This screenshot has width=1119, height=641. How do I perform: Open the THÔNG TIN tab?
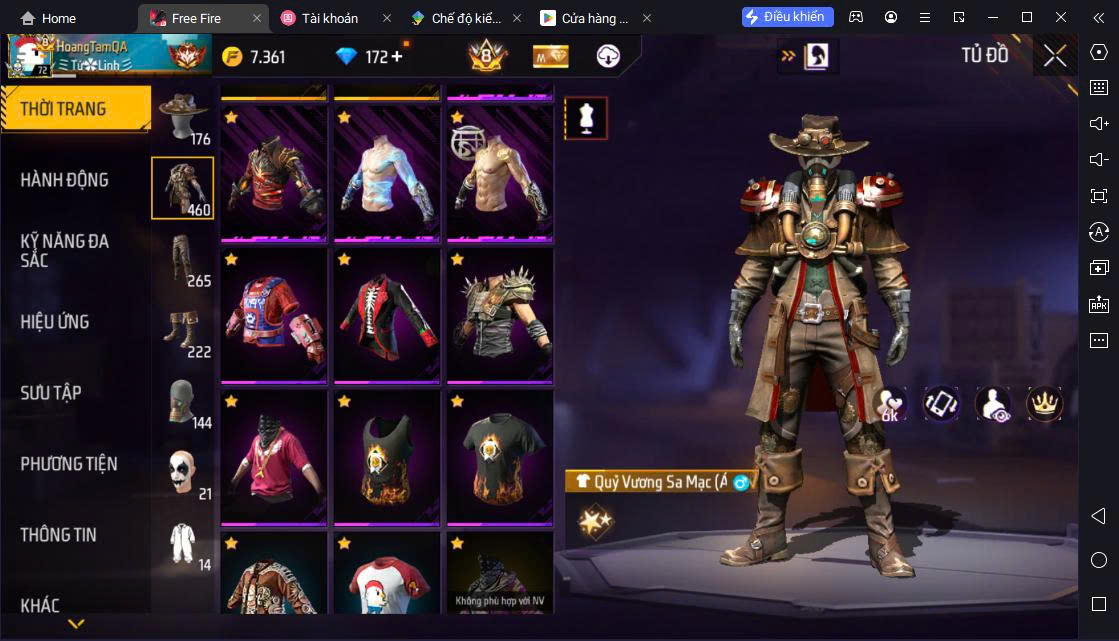click(x=59, y=535)
